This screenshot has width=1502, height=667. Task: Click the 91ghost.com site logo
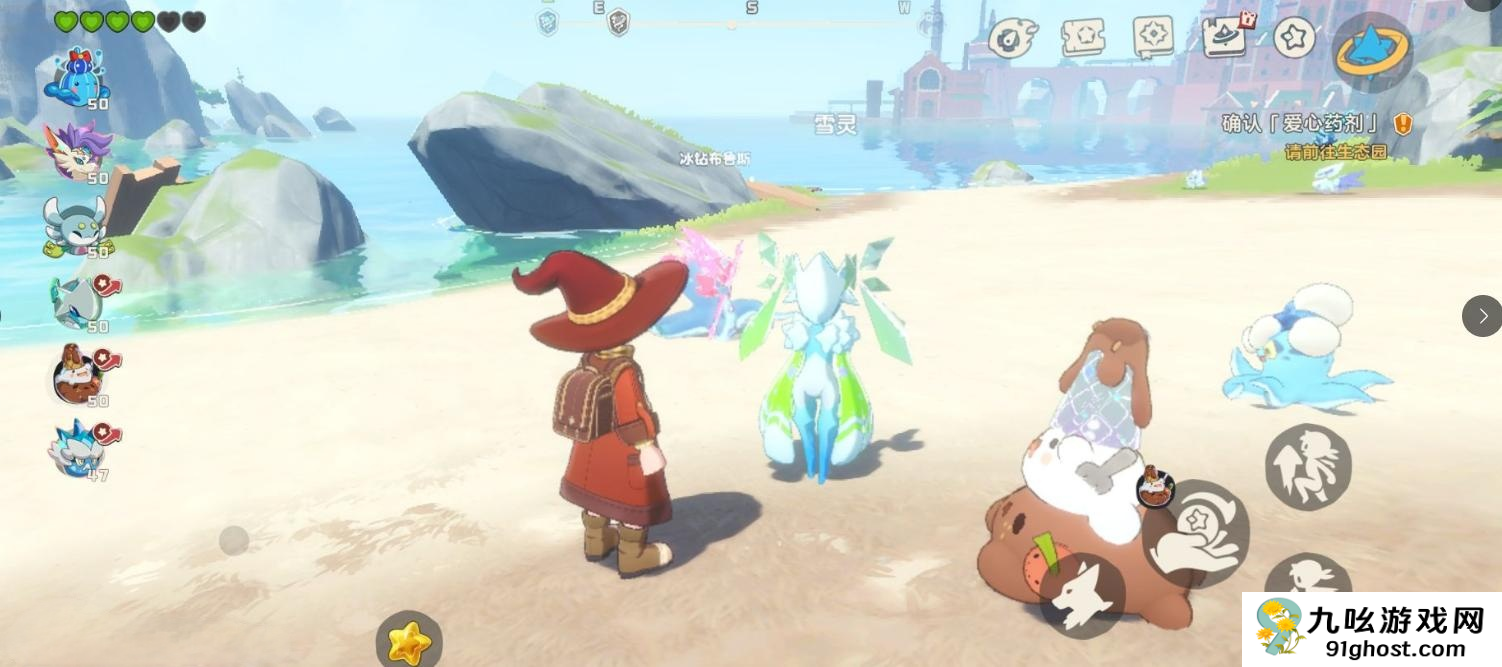(1372, 630)
